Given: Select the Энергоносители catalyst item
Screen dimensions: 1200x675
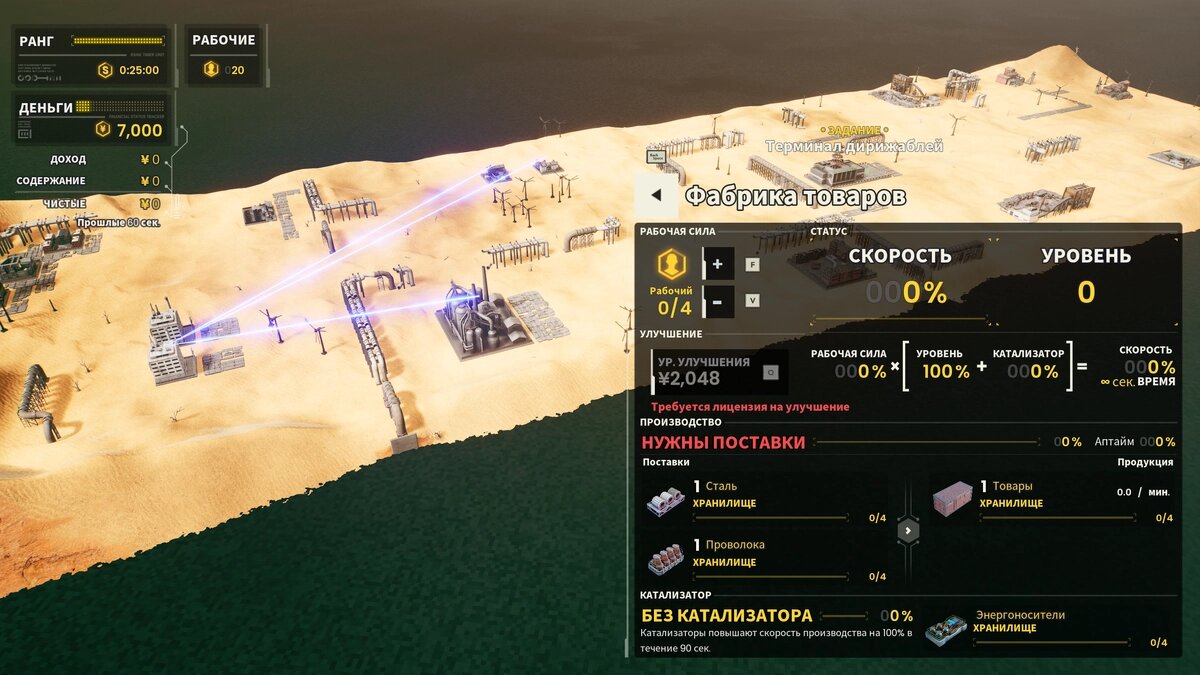Looking at the screenshot, I should pyautogui.click(x=945, y=629).
